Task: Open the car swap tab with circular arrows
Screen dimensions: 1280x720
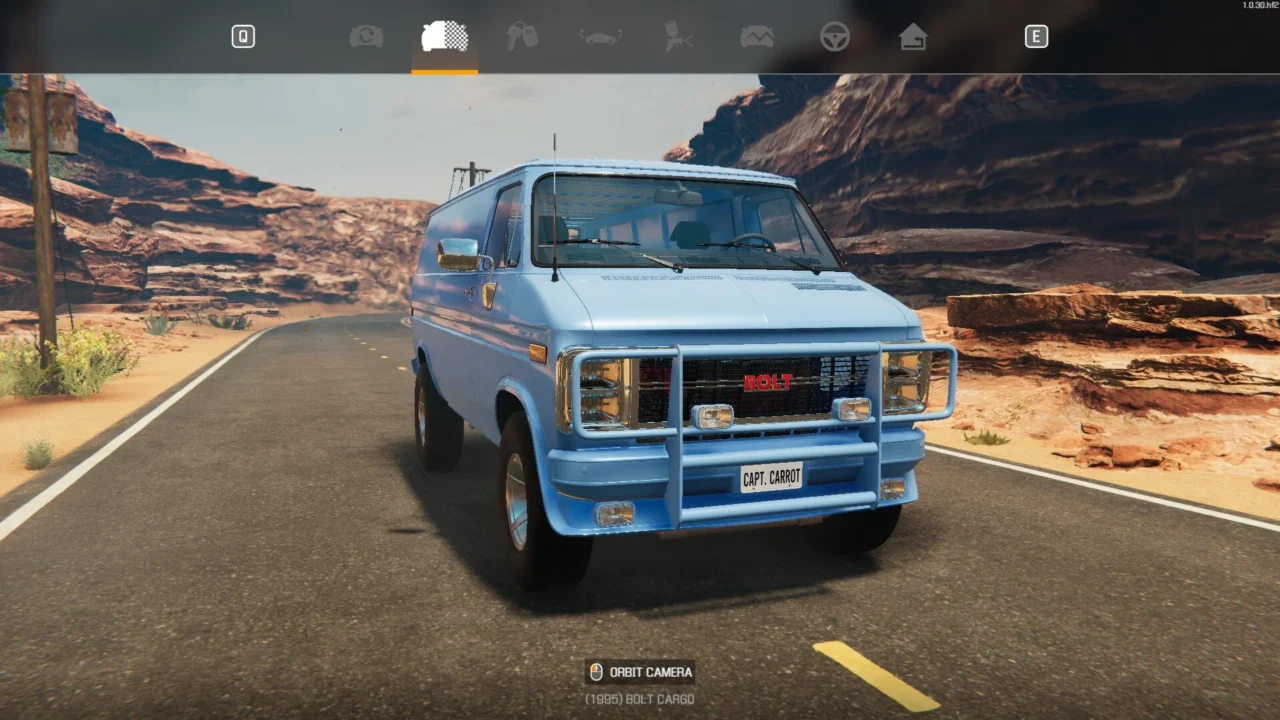Action: tap(366, 37)
